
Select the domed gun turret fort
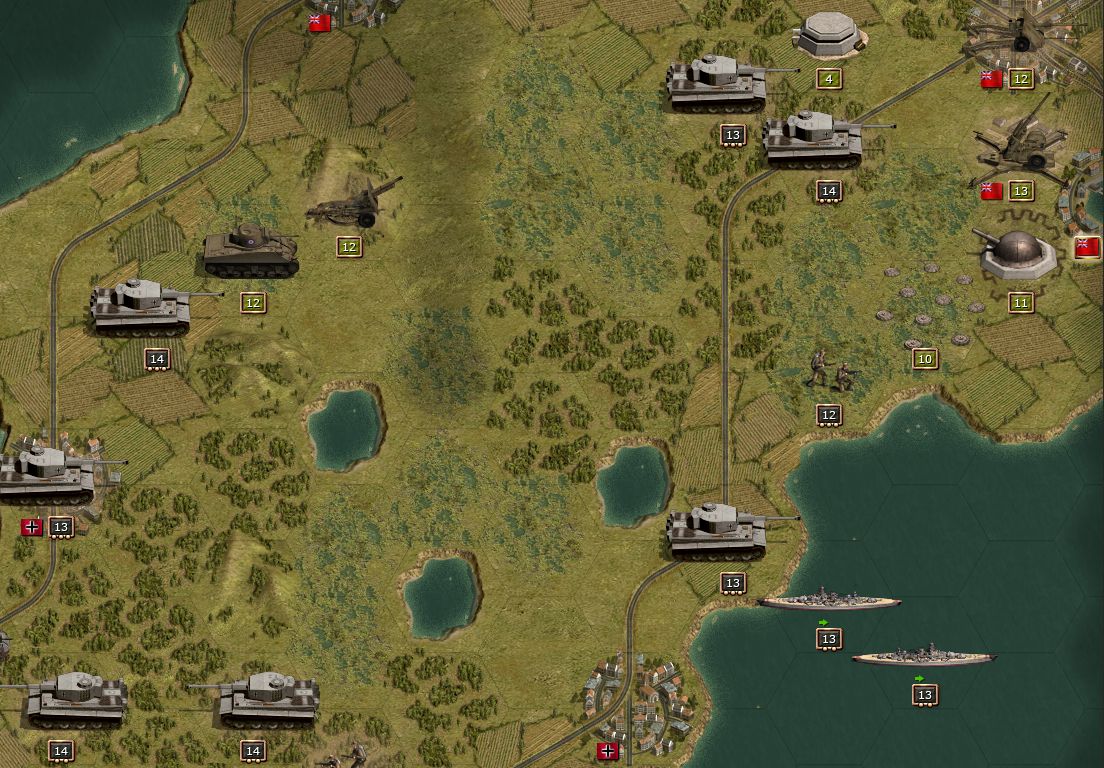click(x=1018, y=252)
